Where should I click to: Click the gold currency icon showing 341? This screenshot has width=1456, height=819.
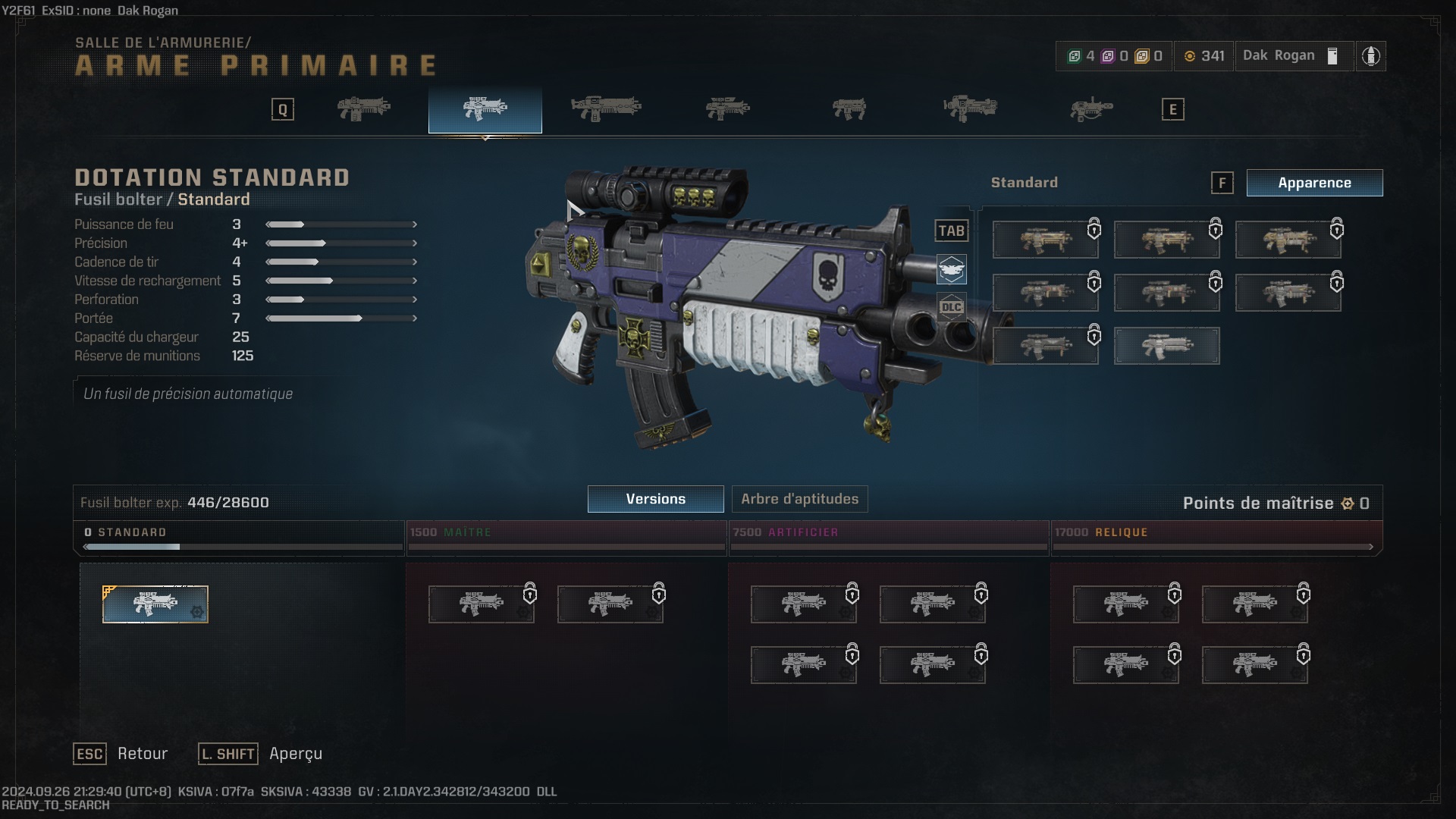1188,55
